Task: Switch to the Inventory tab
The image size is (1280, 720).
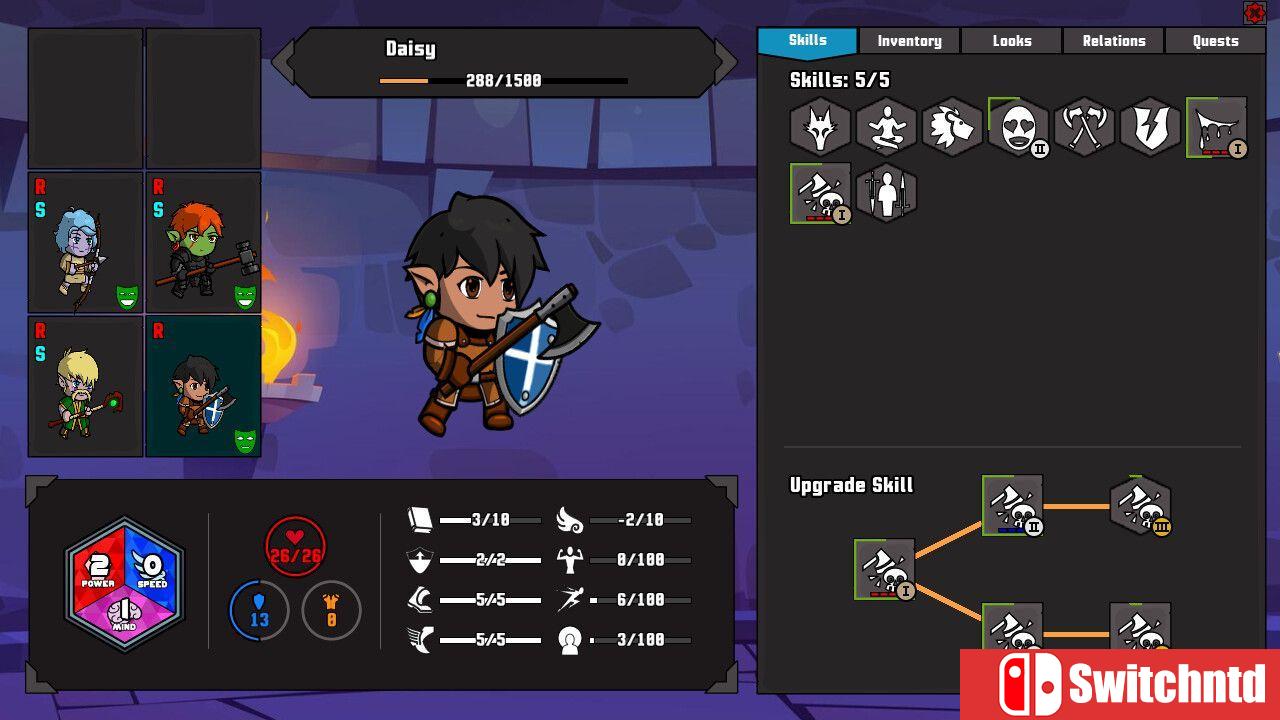Action: point(909,41)
